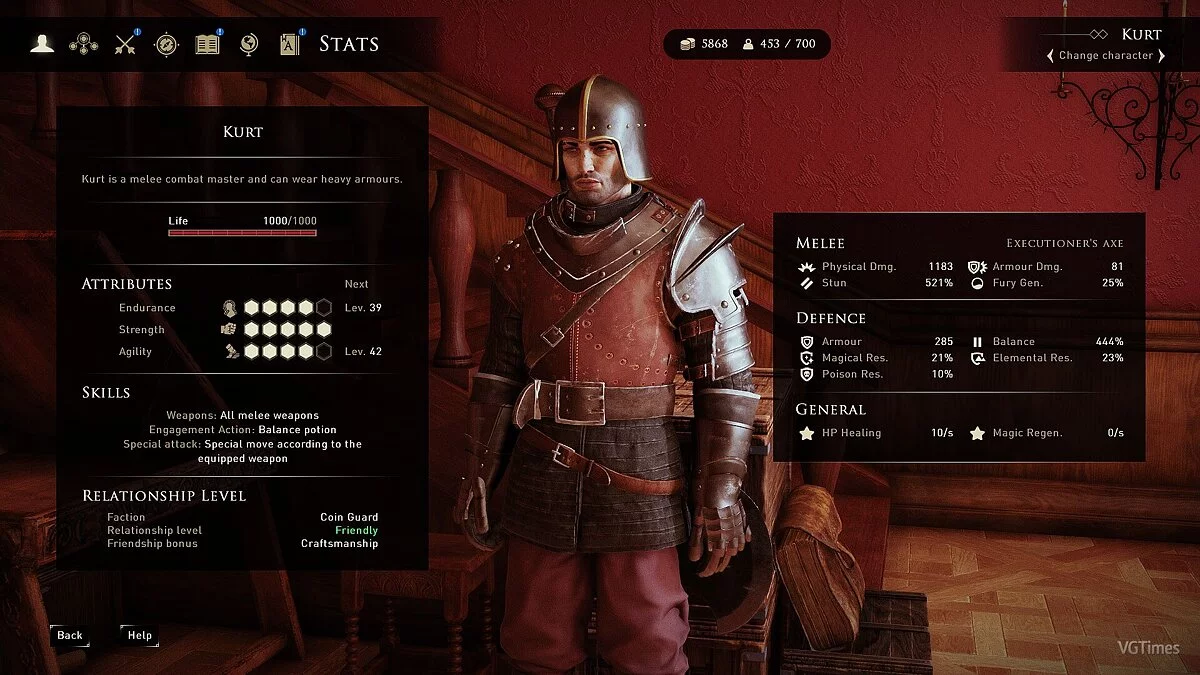Open the letter A codex tab
The width and height of the screenshot is (1200, 675).
click(x=290, y=44)
